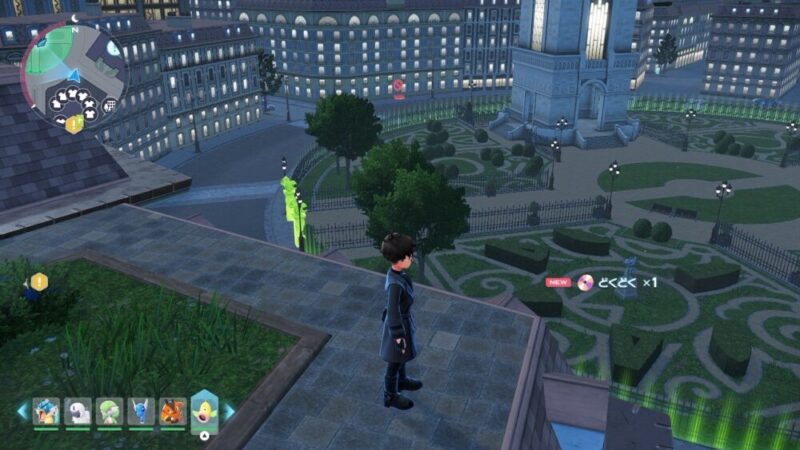800x450 pixels.
Task: Select the building grid icon on minimap
Action: click(x=109, y=105)
